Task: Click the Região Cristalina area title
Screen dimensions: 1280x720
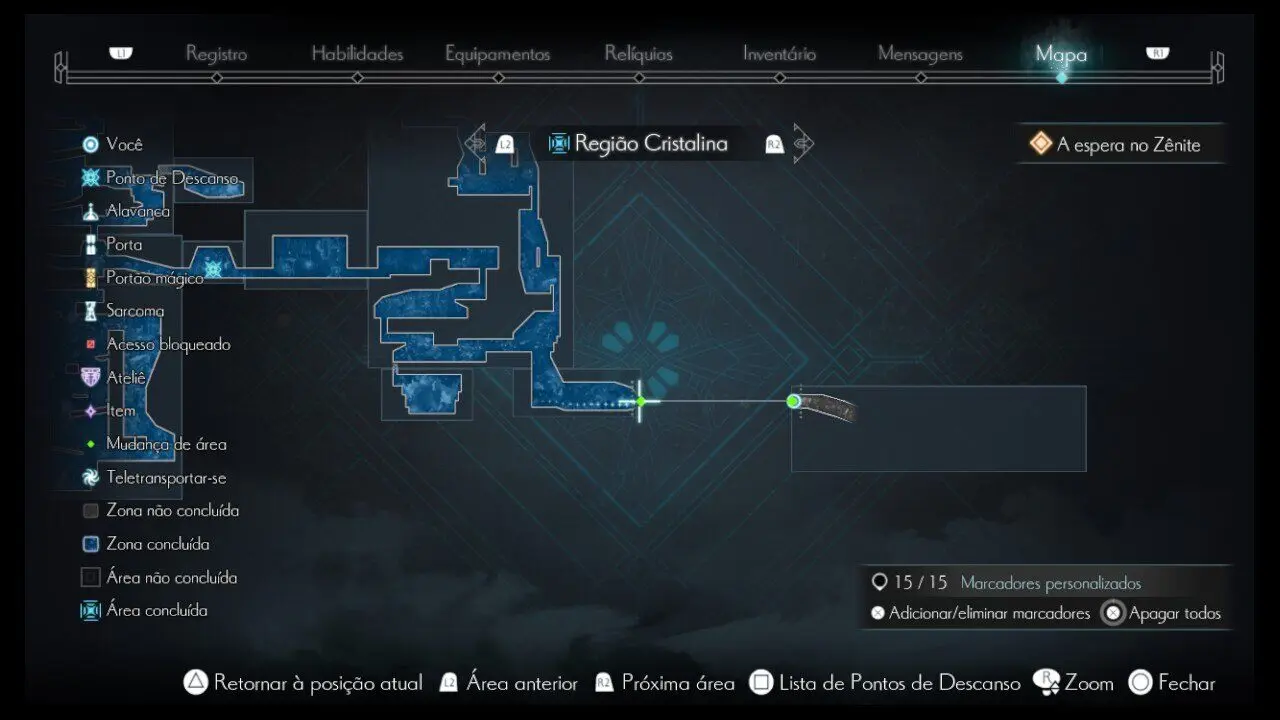Action: tap(650, 144)
